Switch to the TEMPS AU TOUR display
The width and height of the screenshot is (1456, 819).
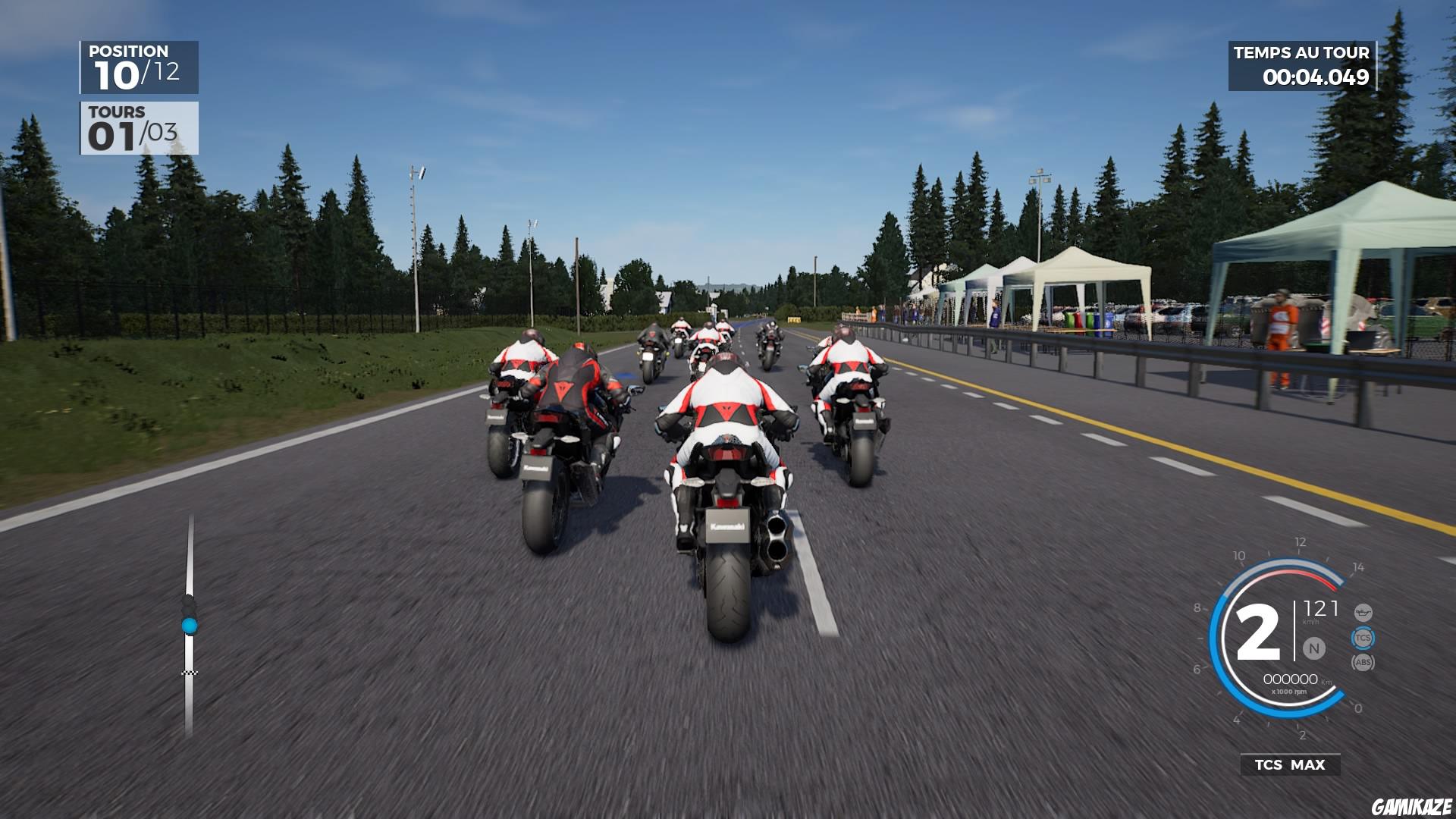tap(1303, 53)
